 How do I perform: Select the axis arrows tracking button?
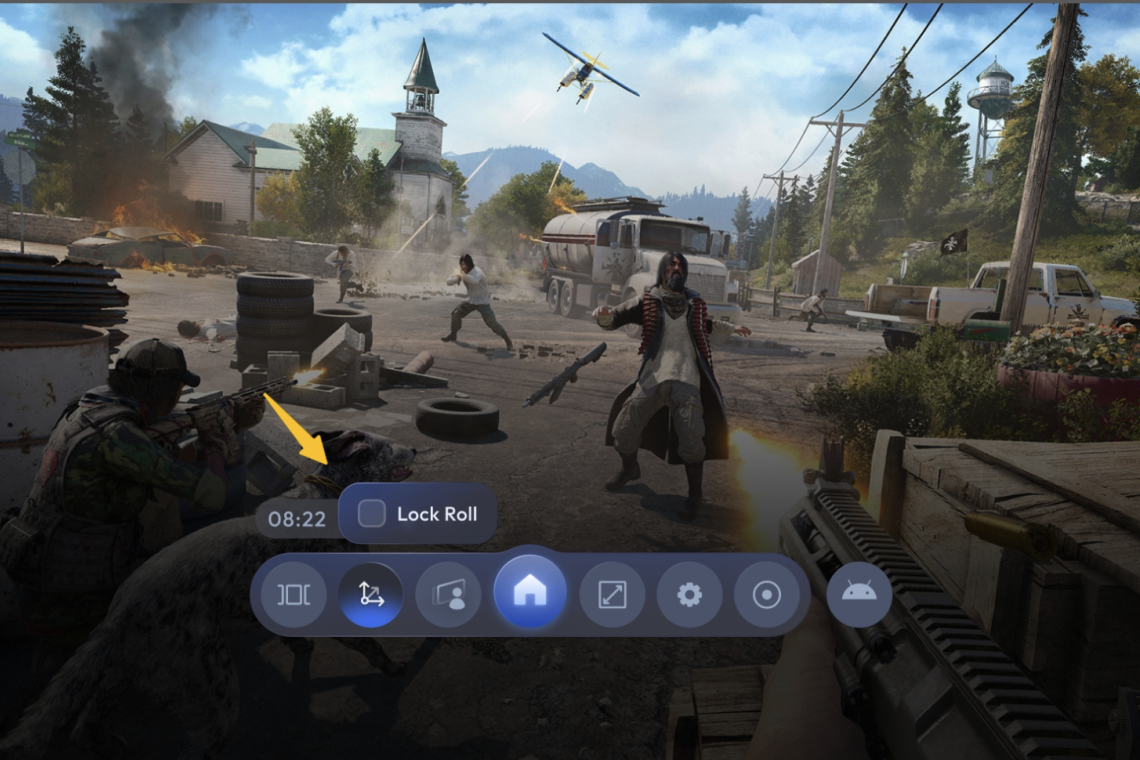coord(371,595)
